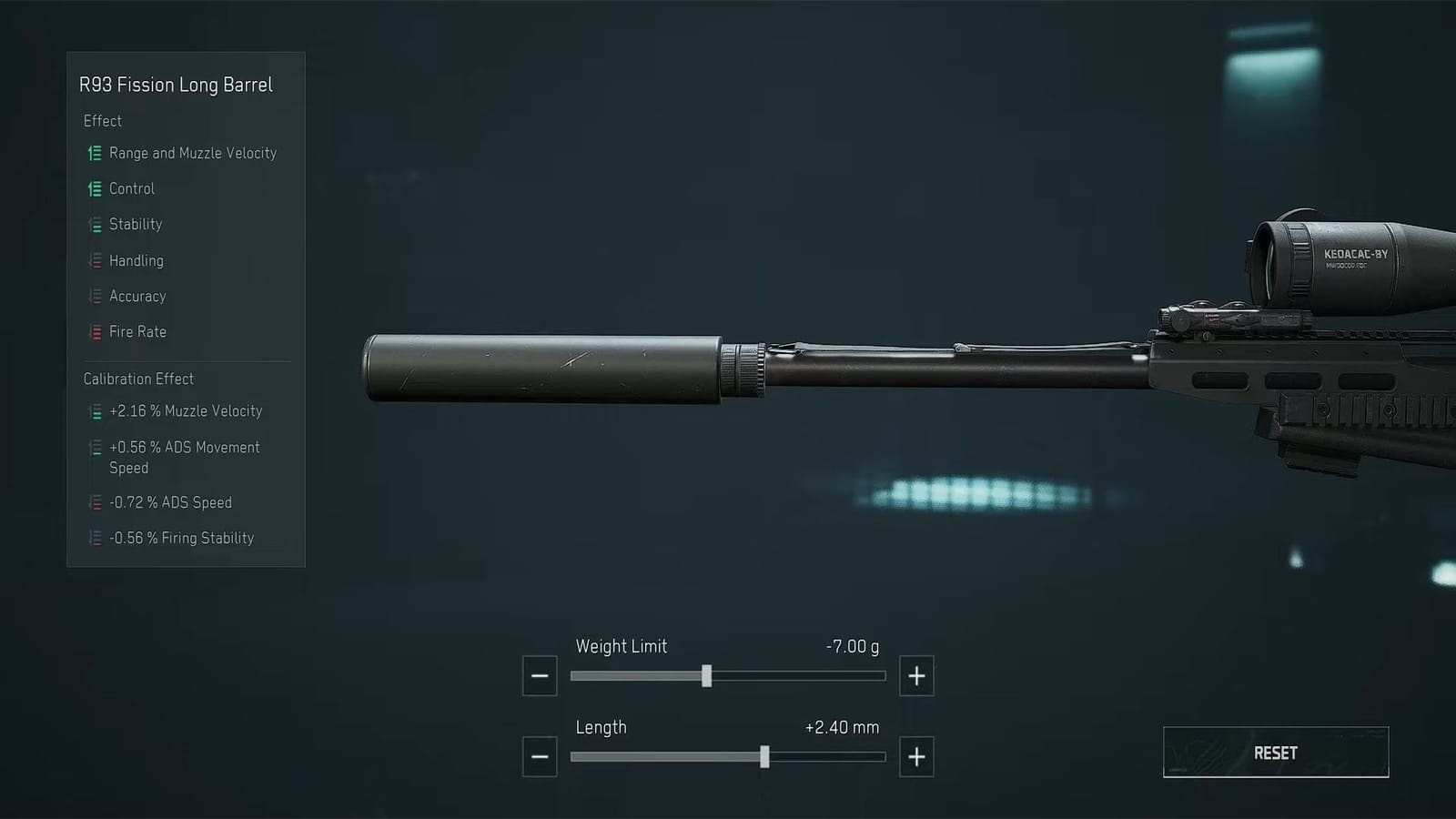Screen dimensions: 1456x819
Task: Select the Control effect icon
Action: click(x=94, y=189)
